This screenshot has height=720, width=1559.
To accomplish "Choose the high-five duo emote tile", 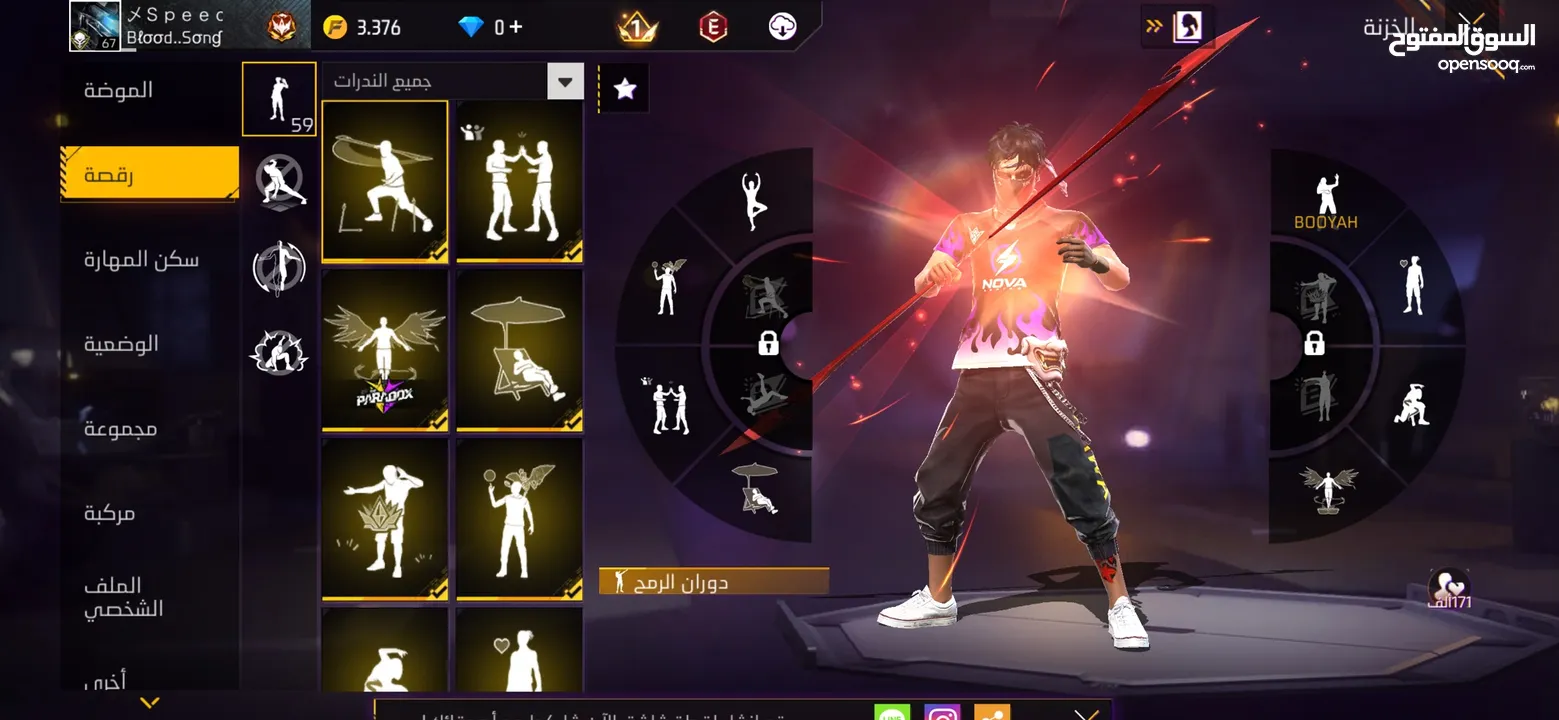I will tap(519, 181).
